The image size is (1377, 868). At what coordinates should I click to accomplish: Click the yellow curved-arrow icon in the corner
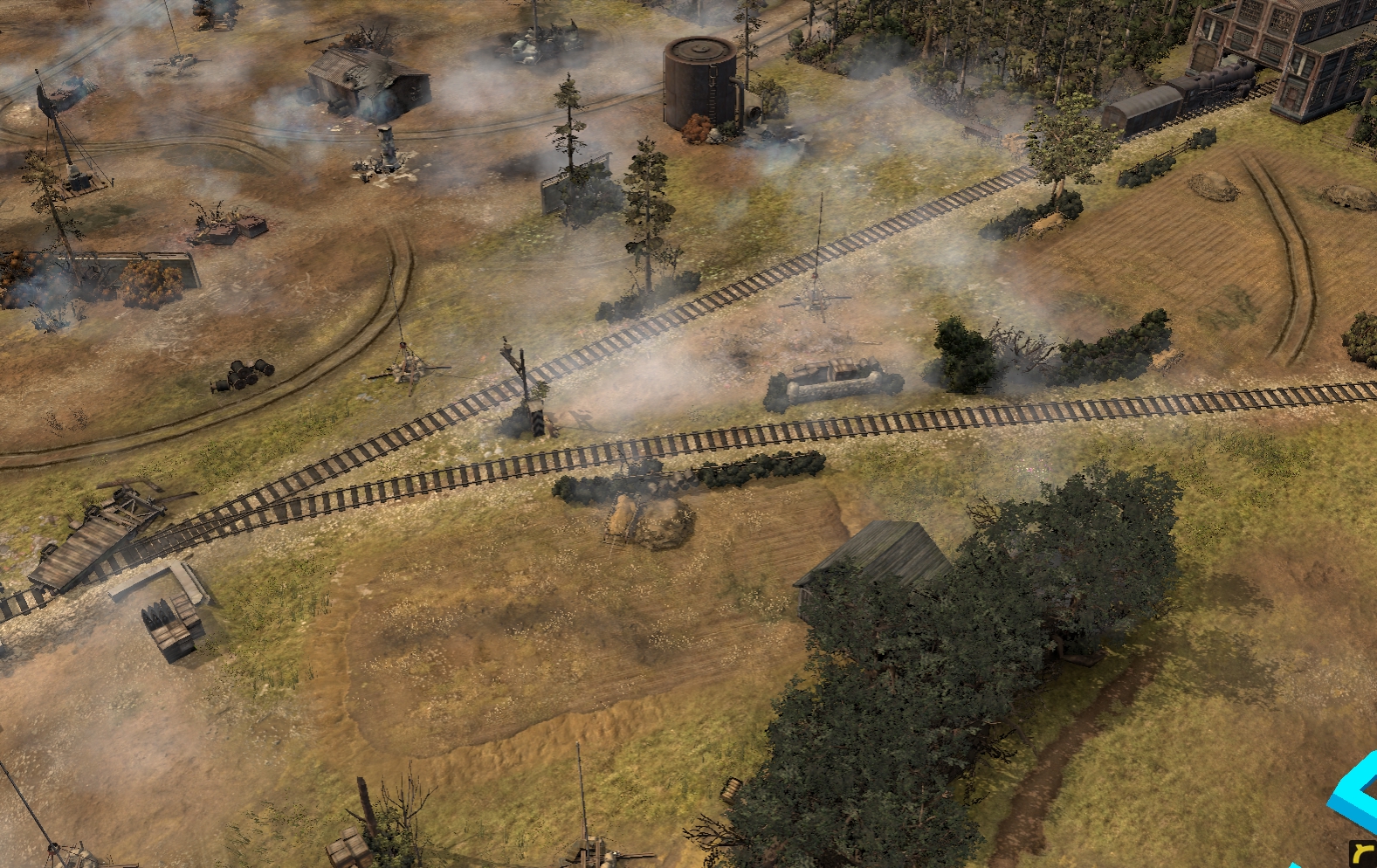click(1362, 853)
